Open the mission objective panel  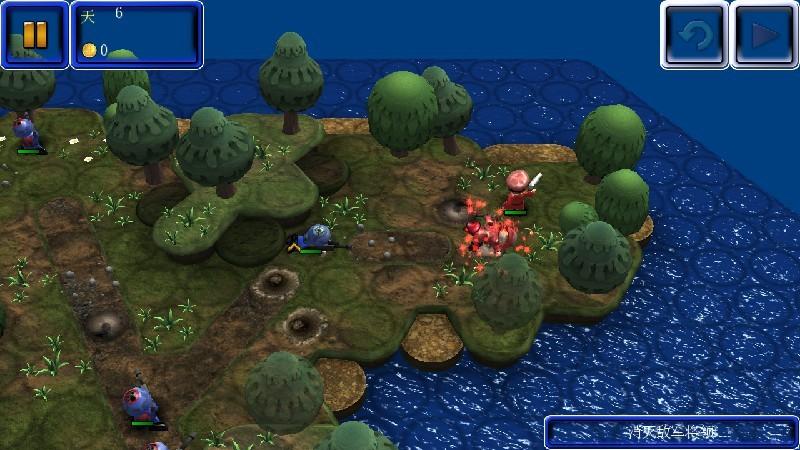pos(670,432)
